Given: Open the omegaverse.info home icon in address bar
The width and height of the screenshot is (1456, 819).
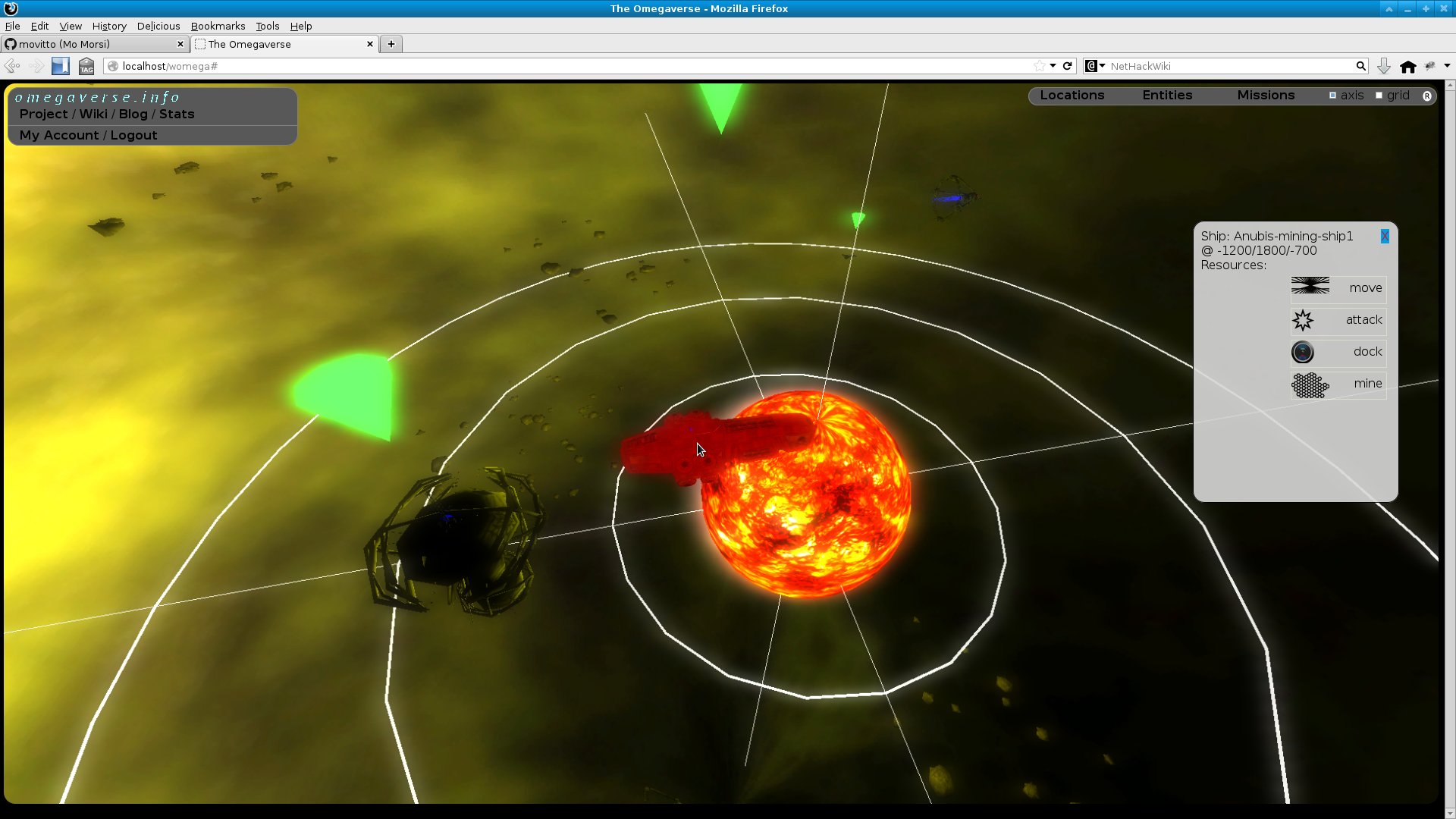Looking at the screenshot, I should [x=112, y=66].
